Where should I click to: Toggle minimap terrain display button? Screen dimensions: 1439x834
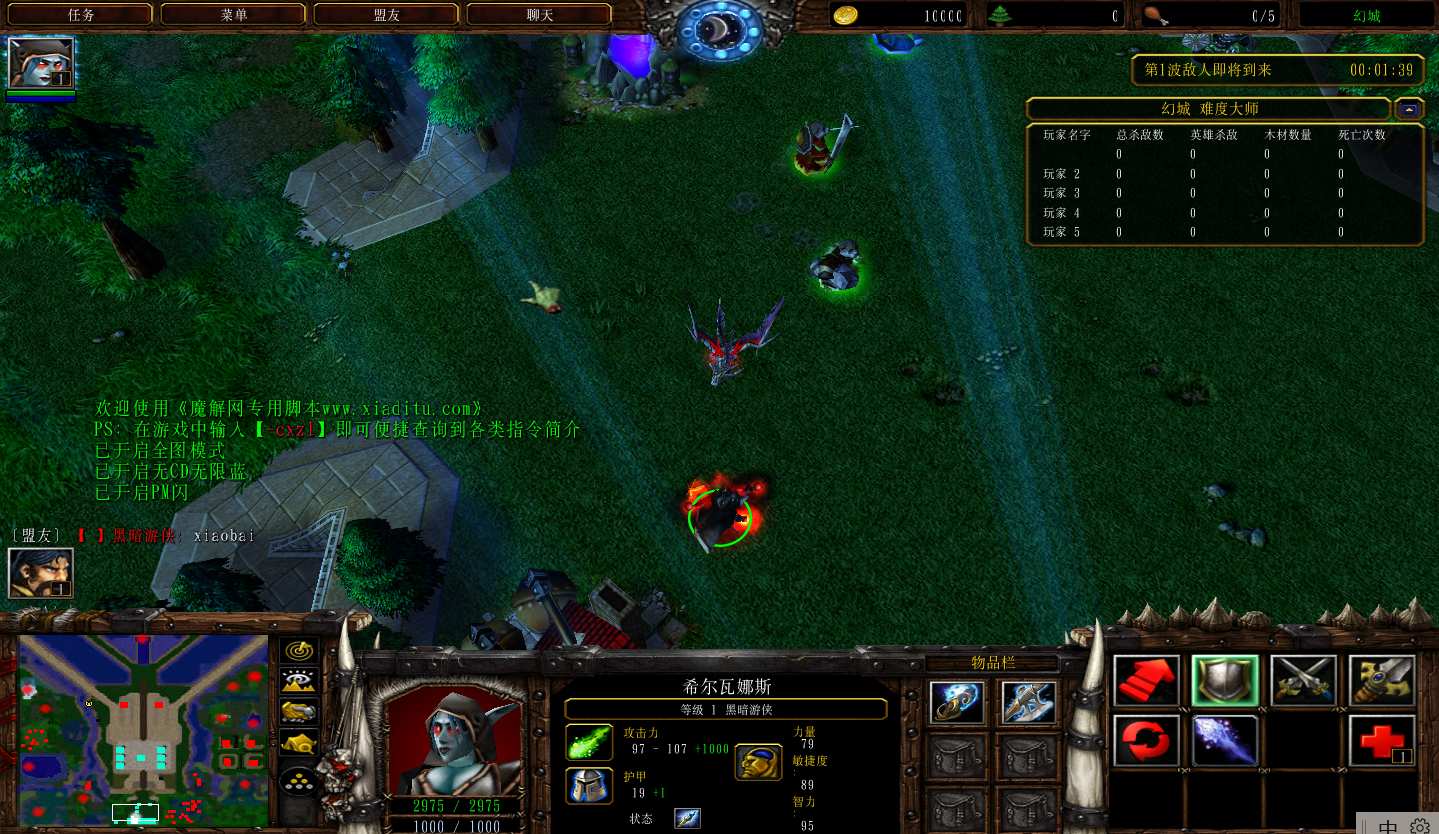[298, 682]
